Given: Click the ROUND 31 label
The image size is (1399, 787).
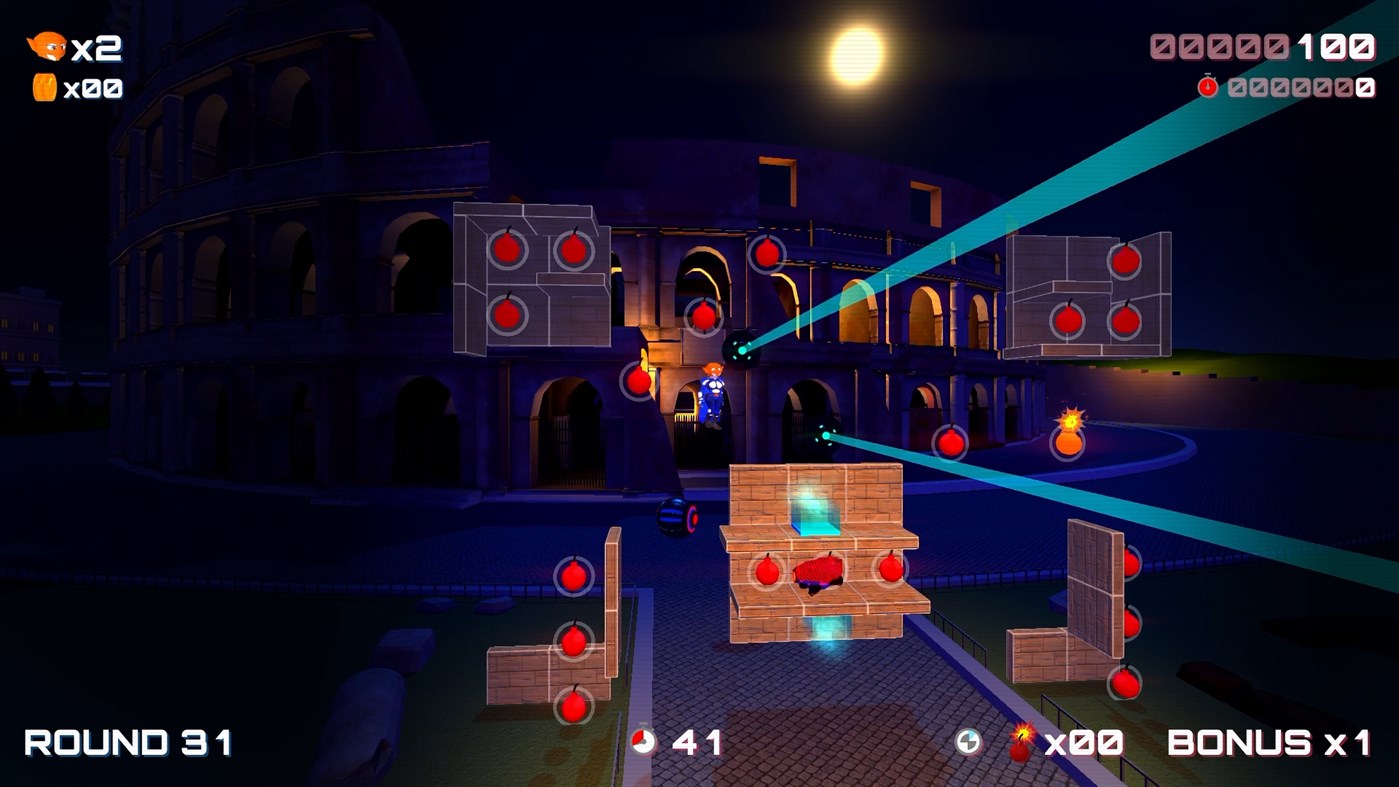Looking at the screenshot, I should (126, 742).
